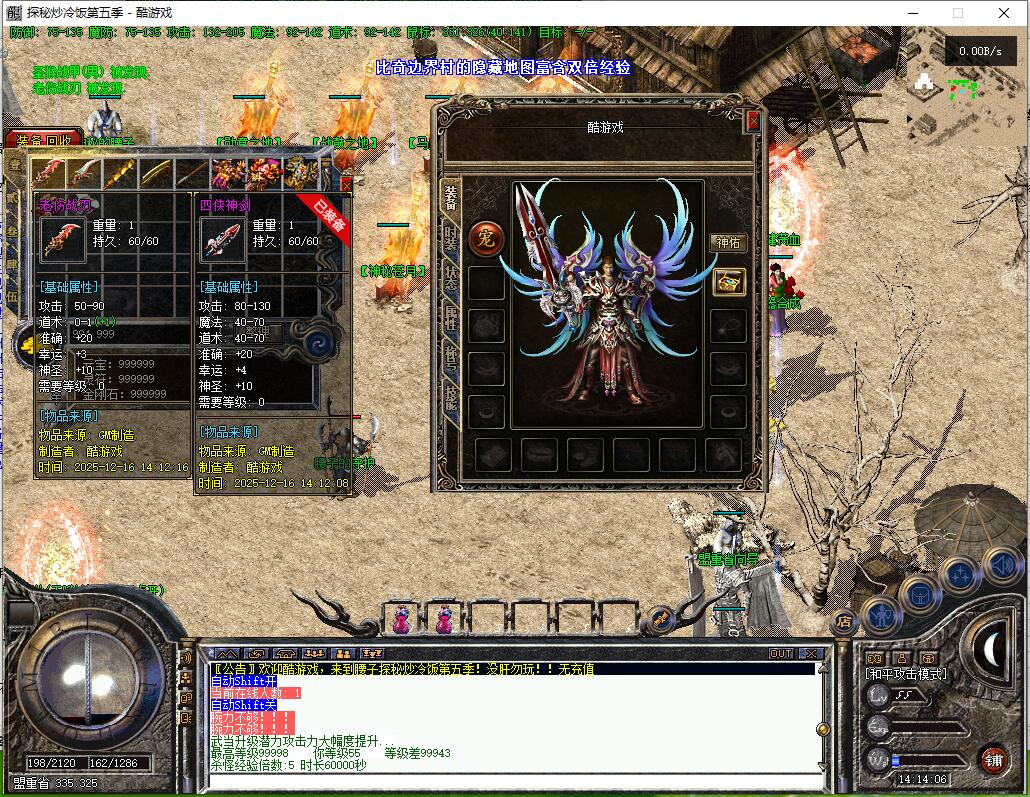Switch to the 时装 fashion tab
Viewport: 1030px width, 797px height.
pos(451,243)
